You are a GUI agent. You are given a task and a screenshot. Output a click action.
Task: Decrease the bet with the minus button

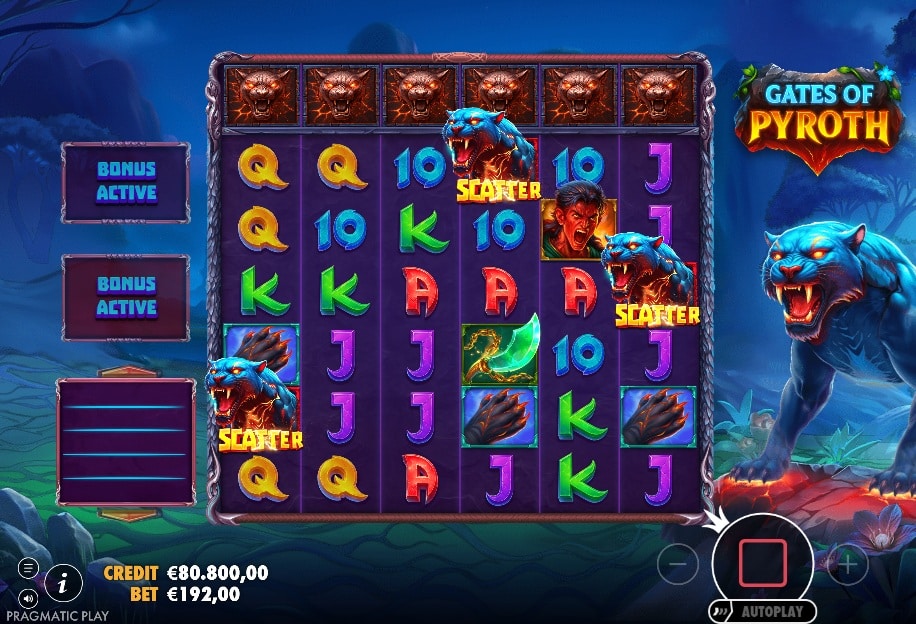point(677,565)
